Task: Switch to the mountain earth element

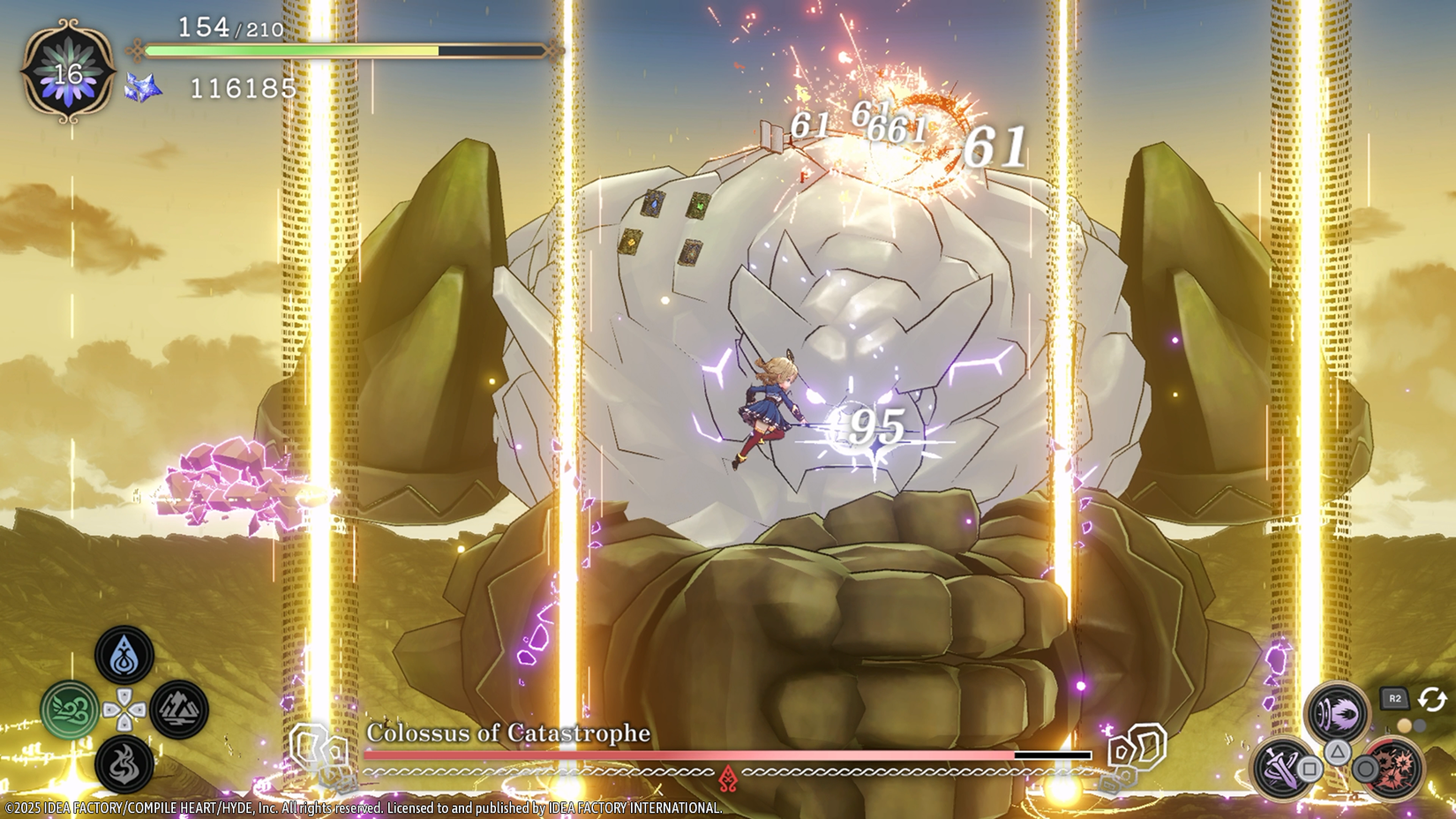Action: (179, 709)
